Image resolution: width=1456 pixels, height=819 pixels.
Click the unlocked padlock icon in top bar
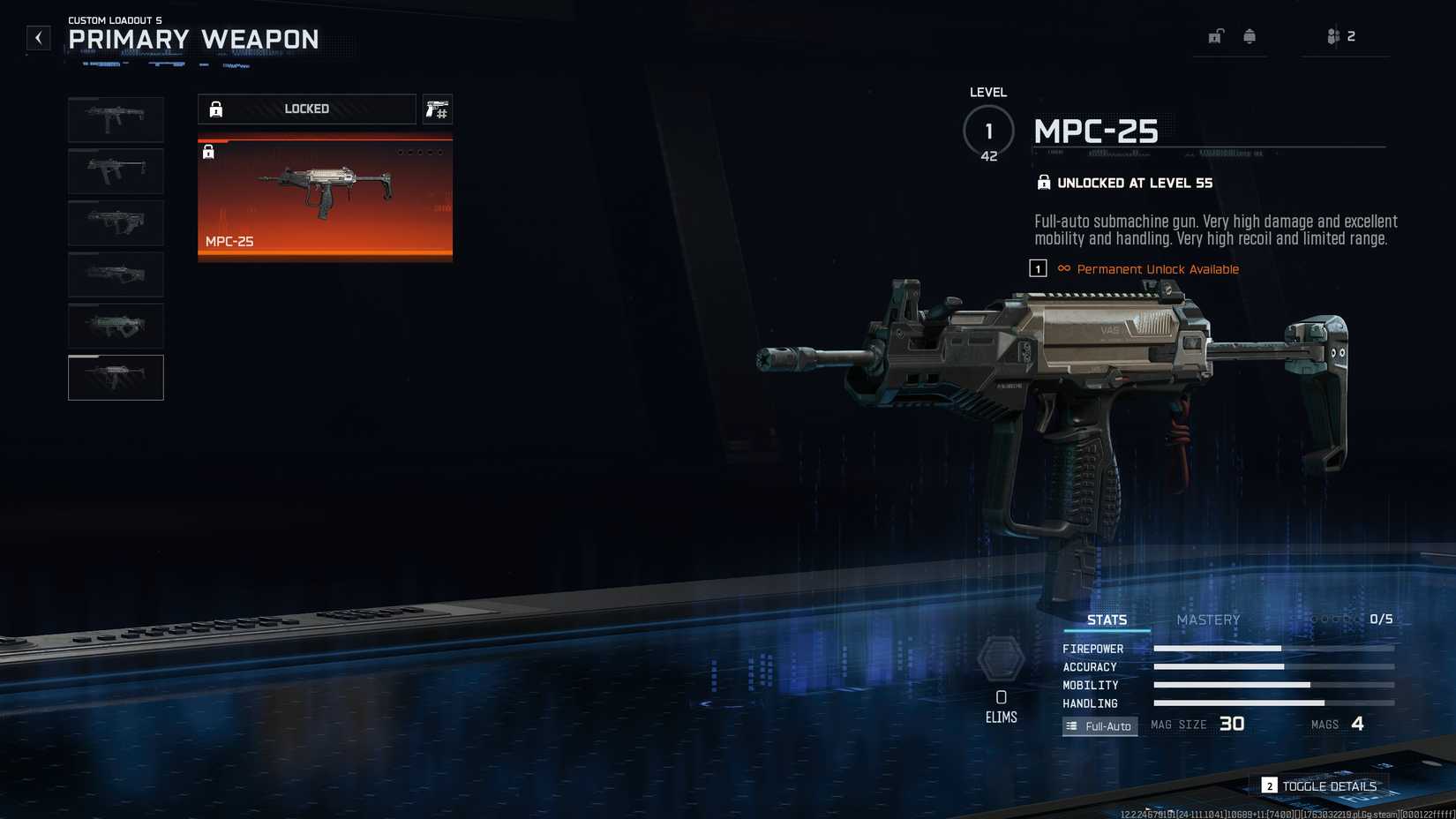1215,36
